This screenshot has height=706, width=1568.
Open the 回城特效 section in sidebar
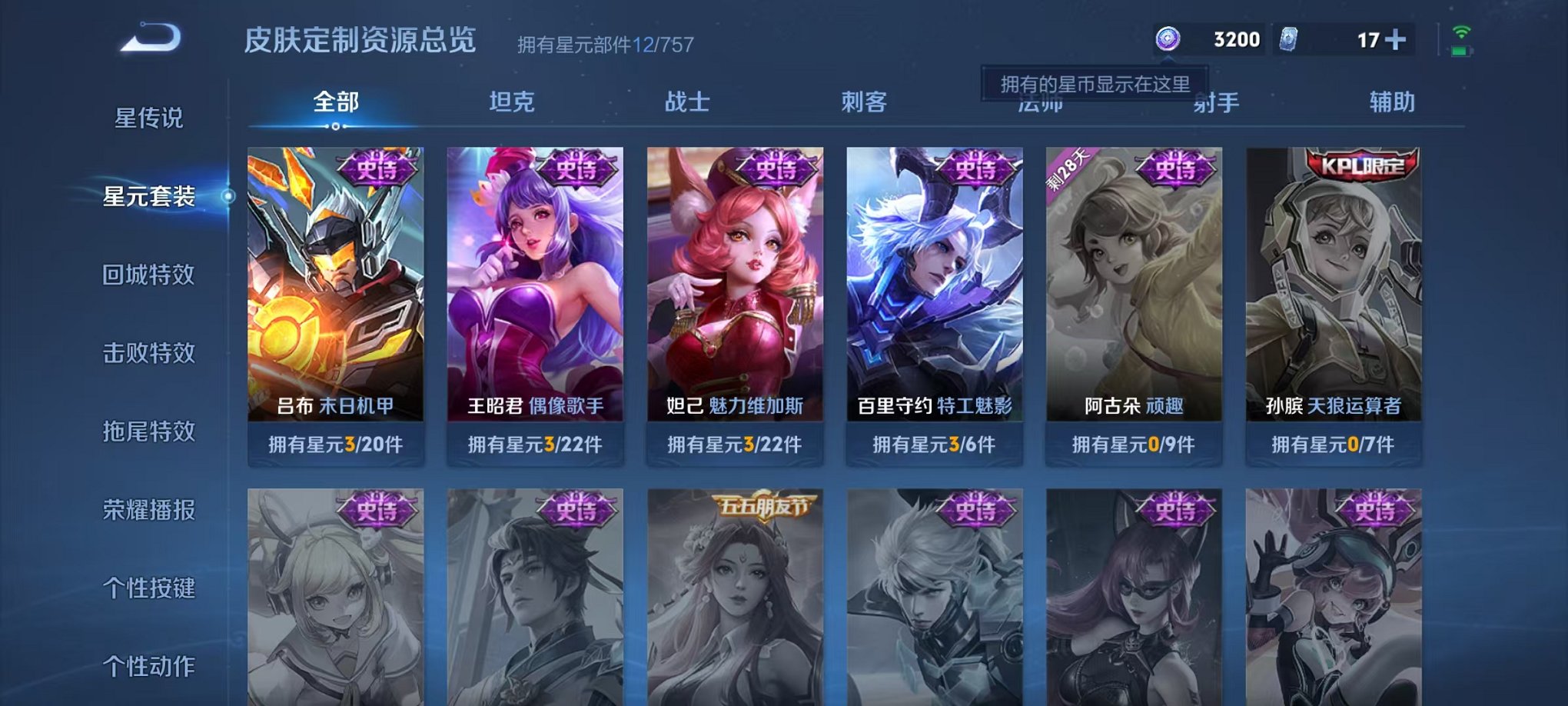coord(148,275)
